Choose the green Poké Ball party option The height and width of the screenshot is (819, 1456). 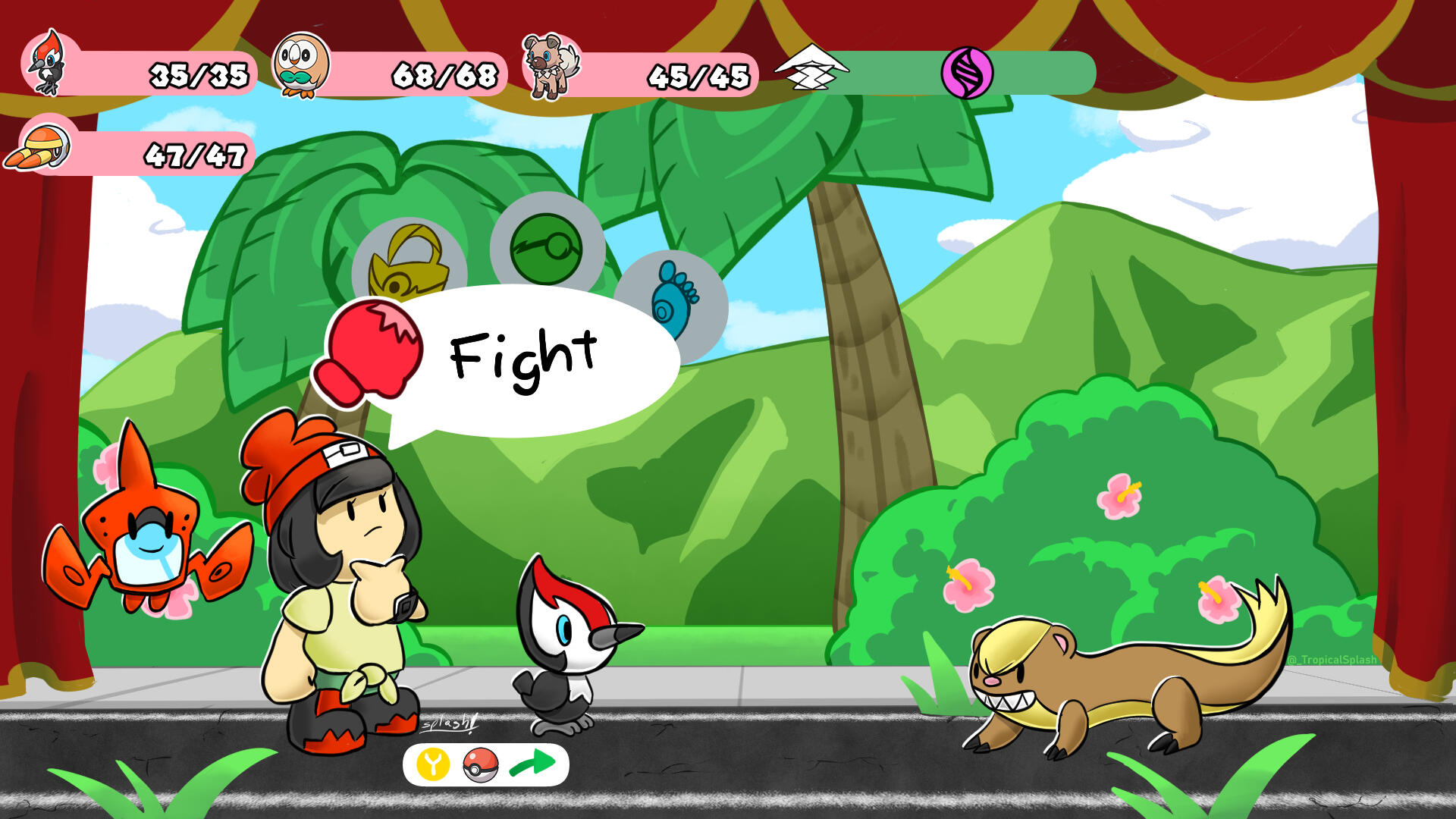(547, 248)
